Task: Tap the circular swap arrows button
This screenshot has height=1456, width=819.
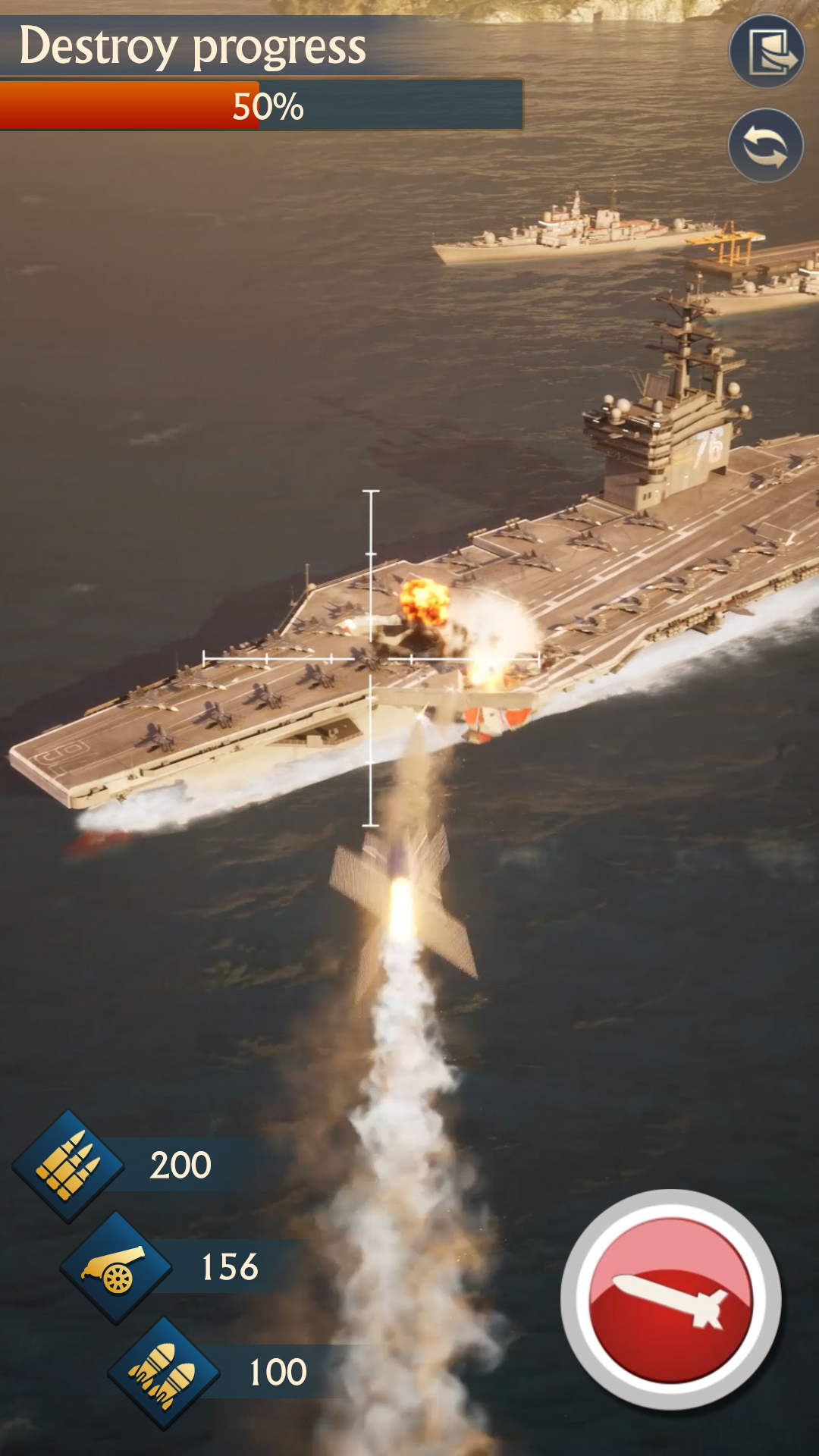Action: pos(765,146)
